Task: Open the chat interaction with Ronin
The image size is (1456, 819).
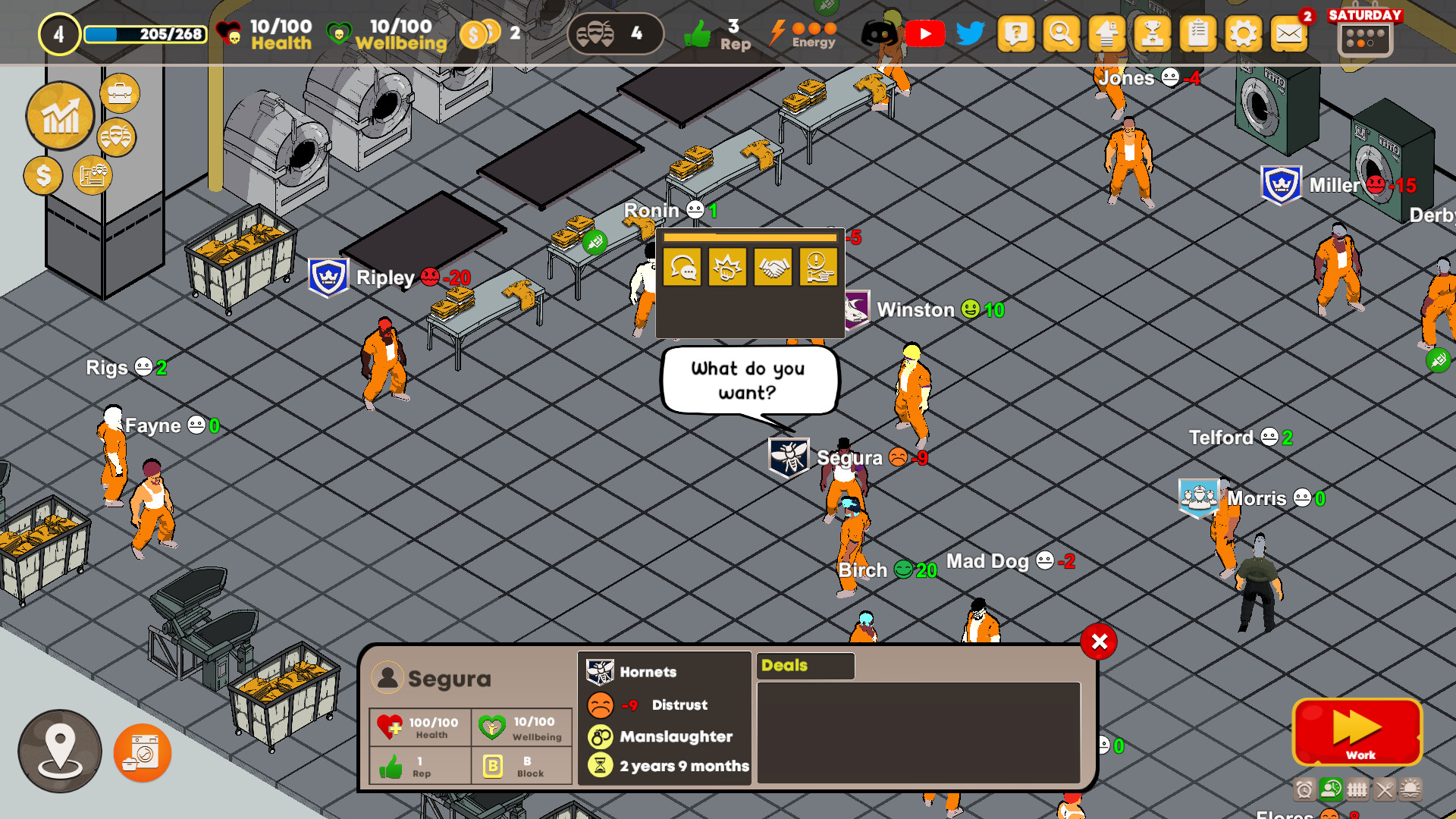Action: [683, 268]
